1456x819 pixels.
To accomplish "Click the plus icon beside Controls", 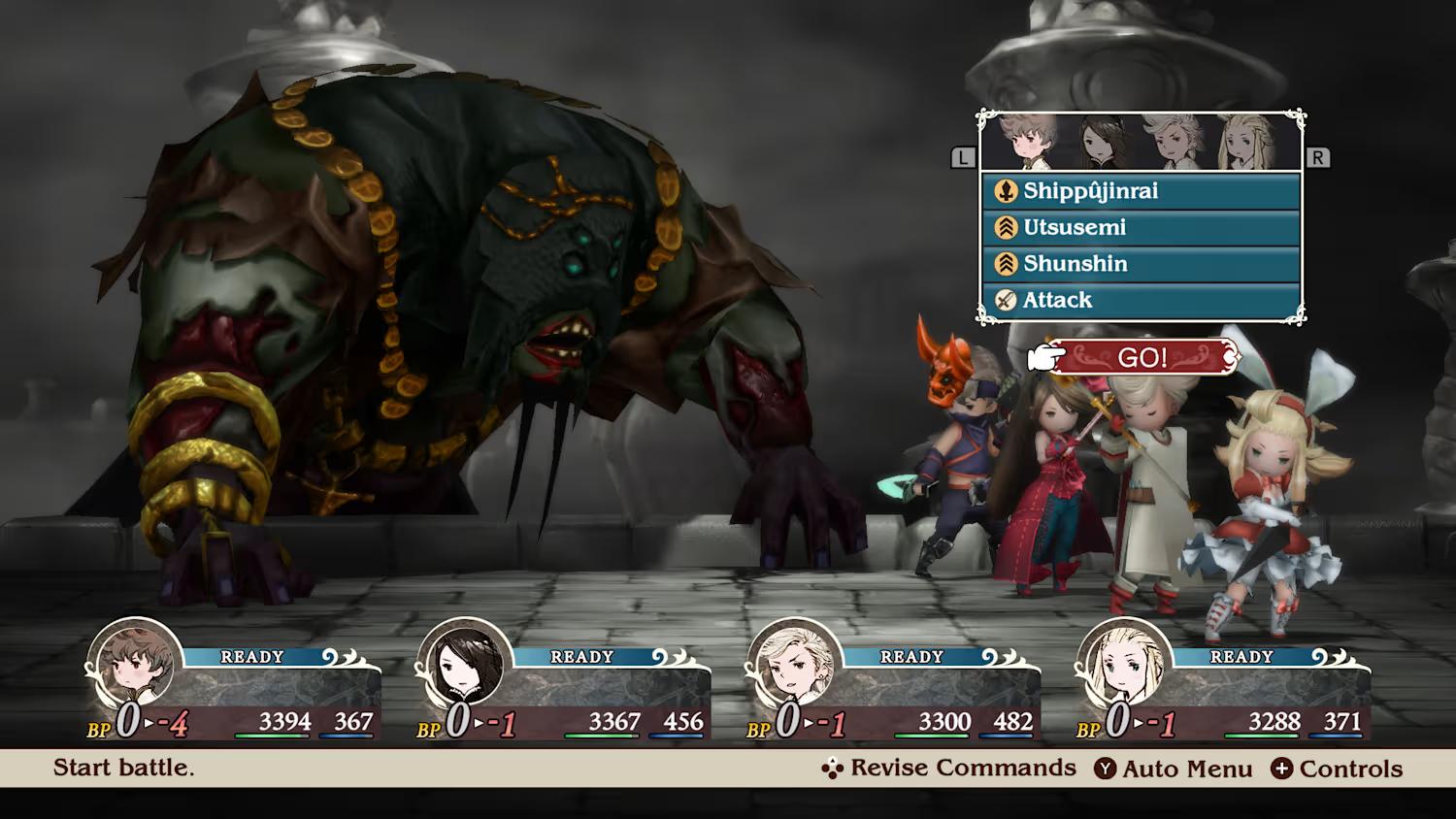I will pos(1283,768).
